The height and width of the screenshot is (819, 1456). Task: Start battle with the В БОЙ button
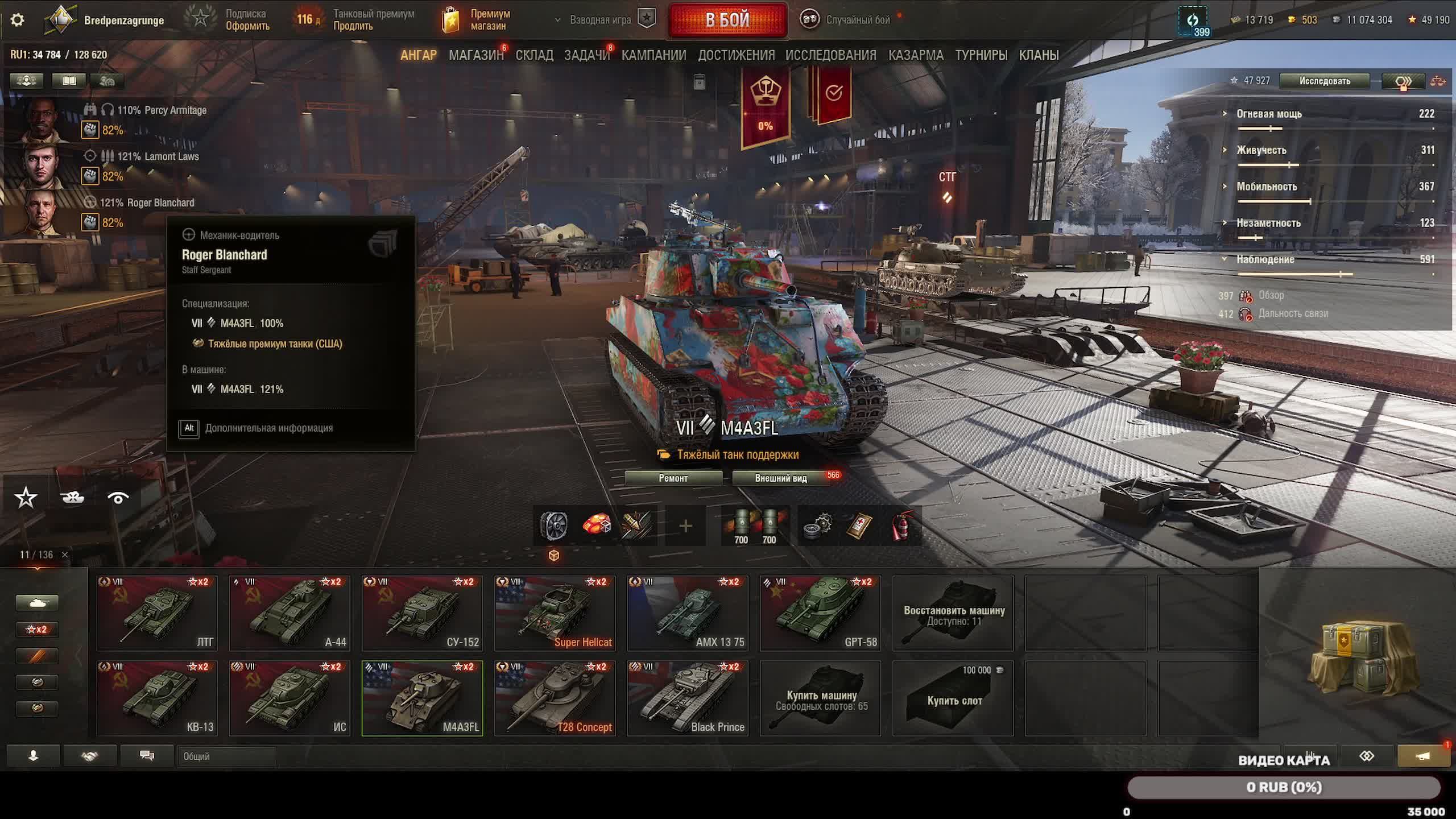[x=727, y=20]
